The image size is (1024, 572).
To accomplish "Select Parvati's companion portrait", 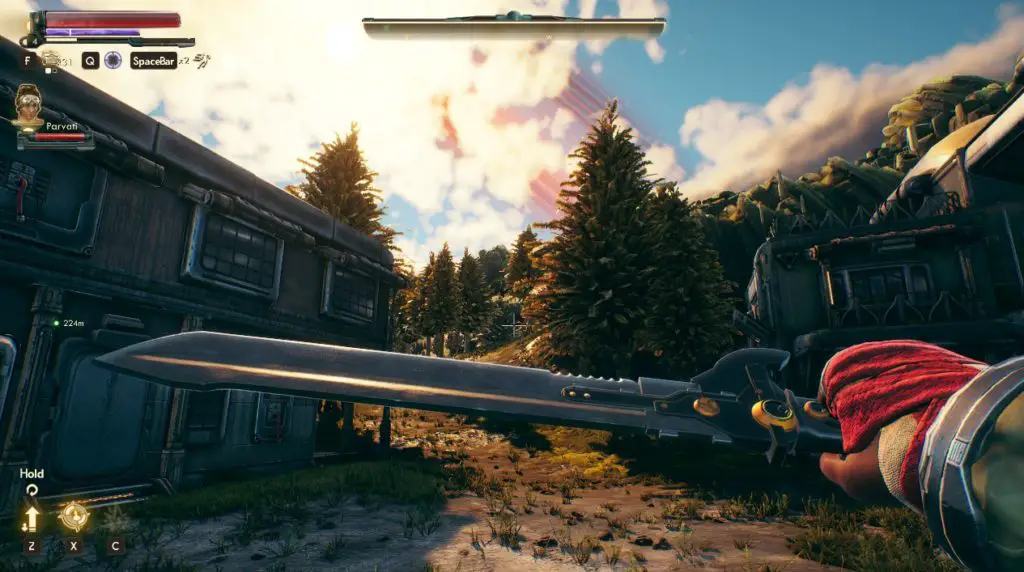I will pos(29,104).
